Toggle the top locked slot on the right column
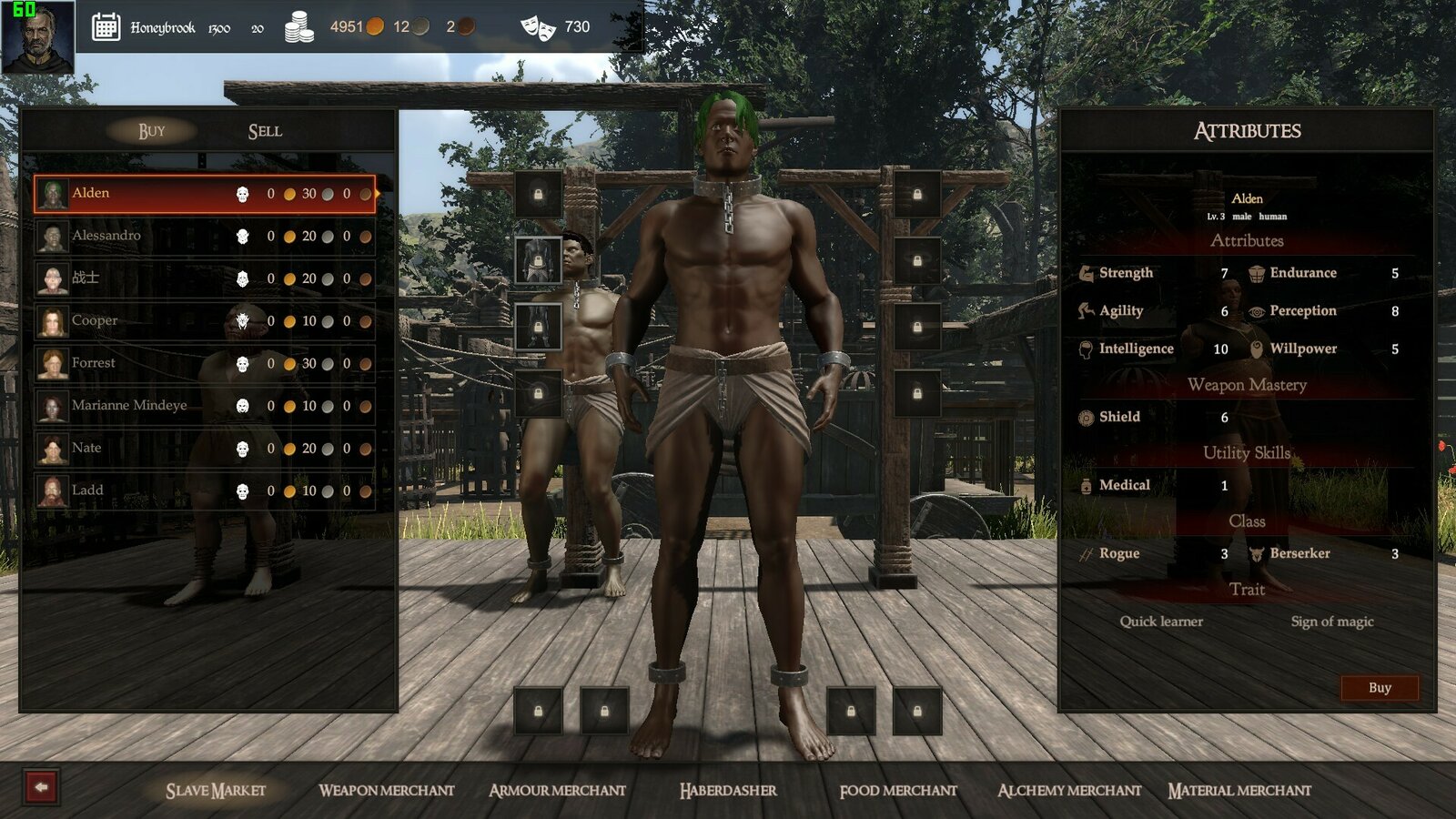 point(918,193)
